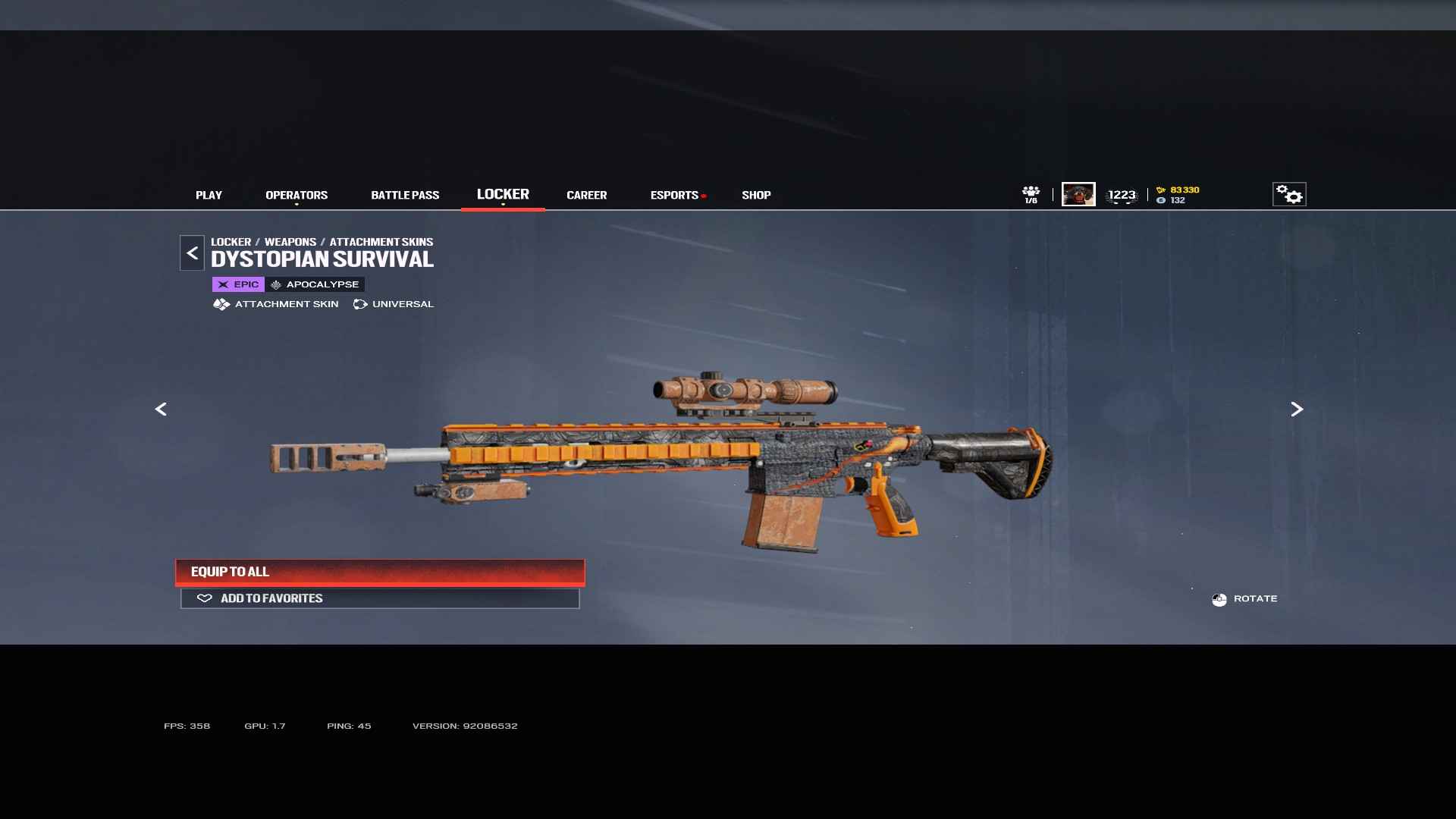
Task: Open the Esports tab
Action: (x=674, y=196)
